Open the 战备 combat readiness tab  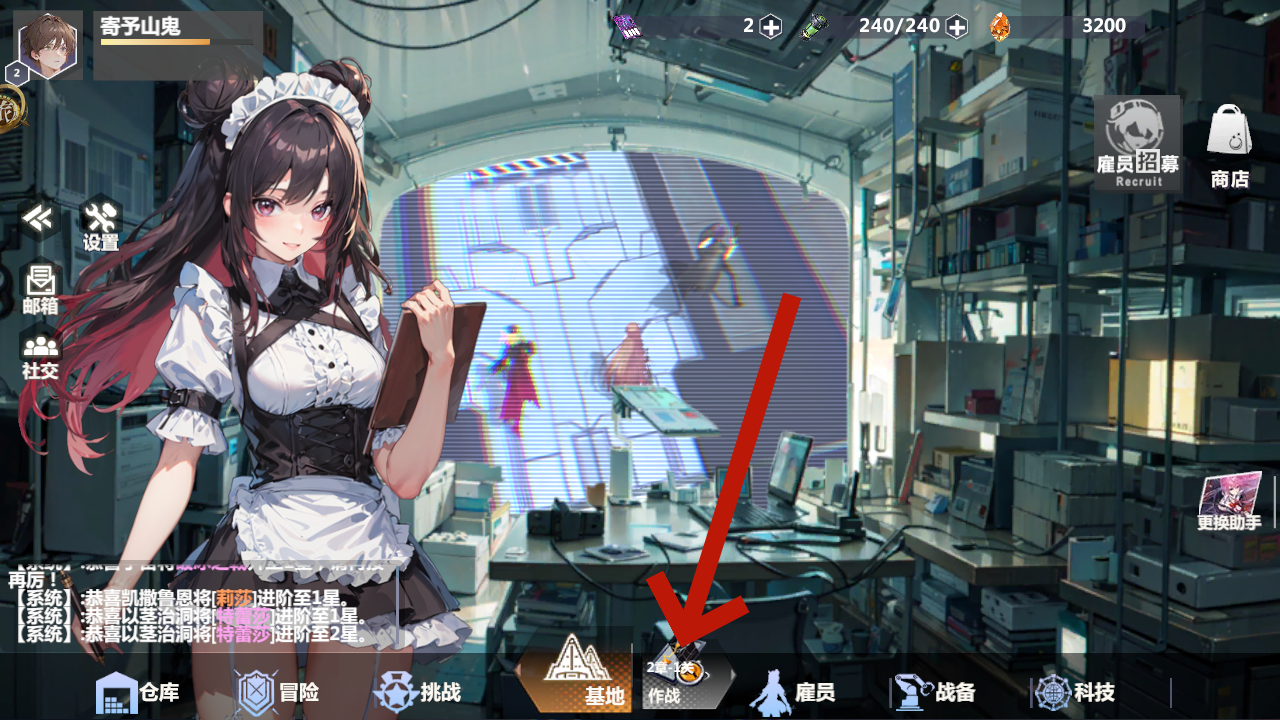point(935,692)
